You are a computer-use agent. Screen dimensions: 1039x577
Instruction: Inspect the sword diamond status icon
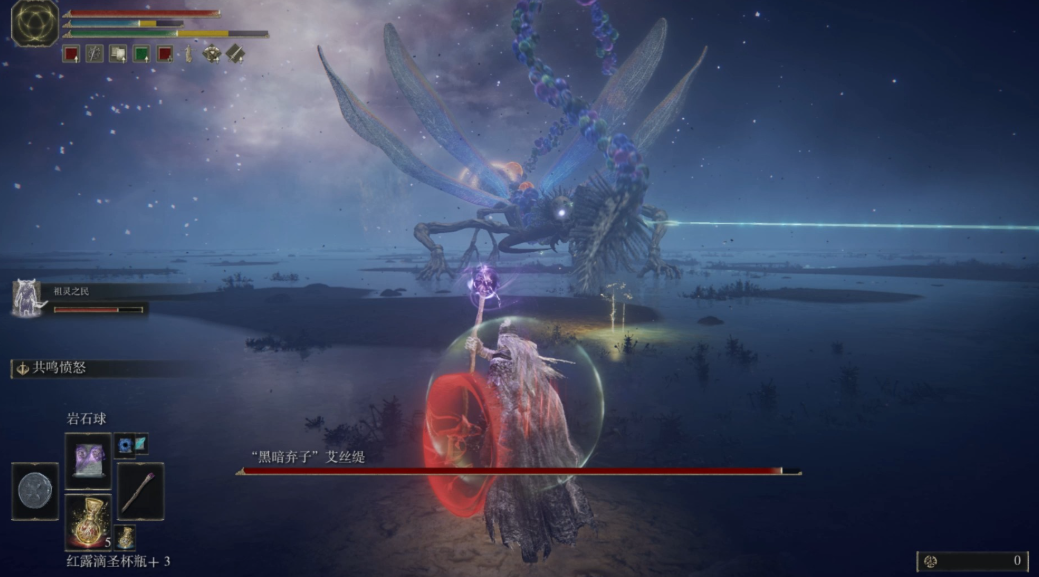(x=235, y=53)
